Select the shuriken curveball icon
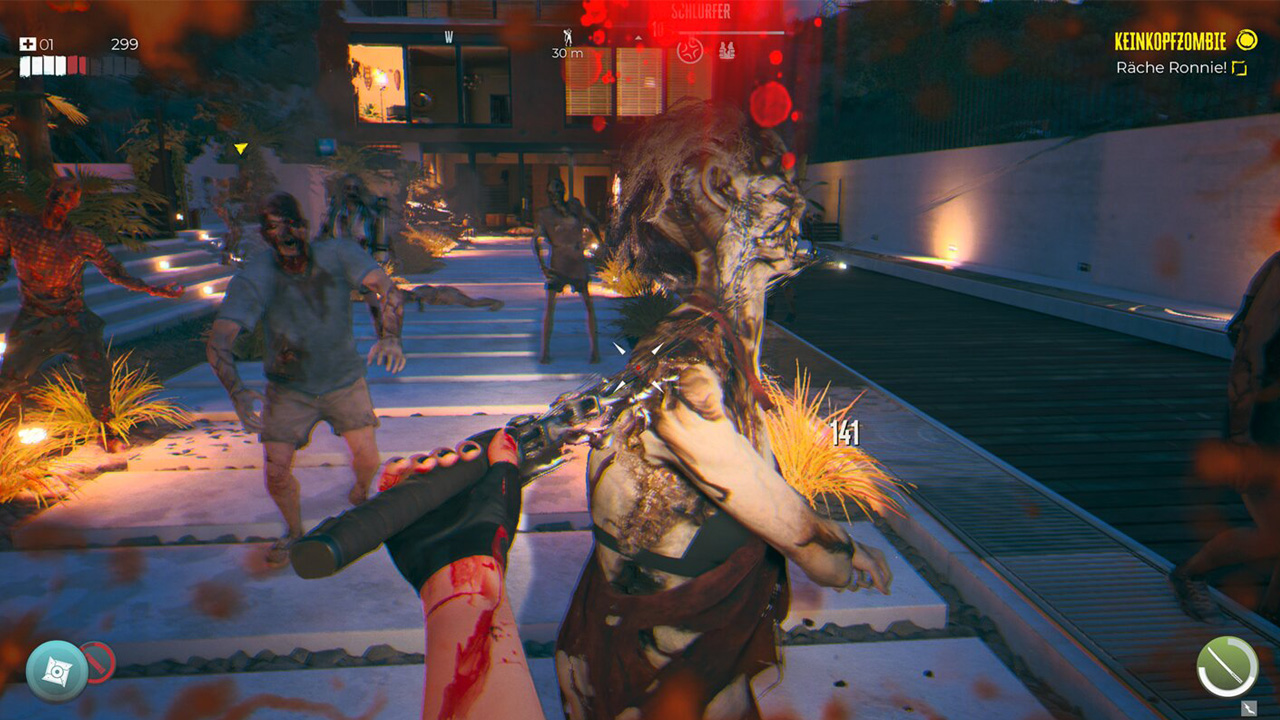The image size is (1280, 720). coord(56,669)
